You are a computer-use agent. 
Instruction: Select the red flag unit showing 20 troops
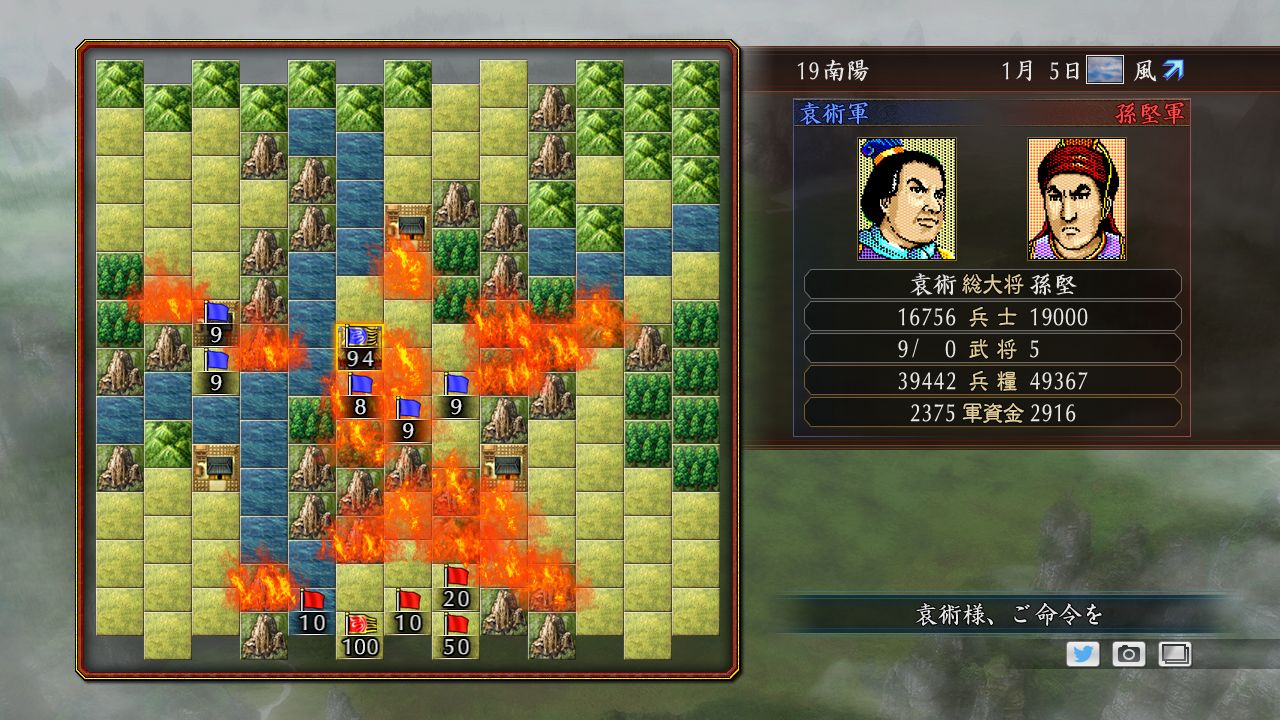tap(455, 590)
